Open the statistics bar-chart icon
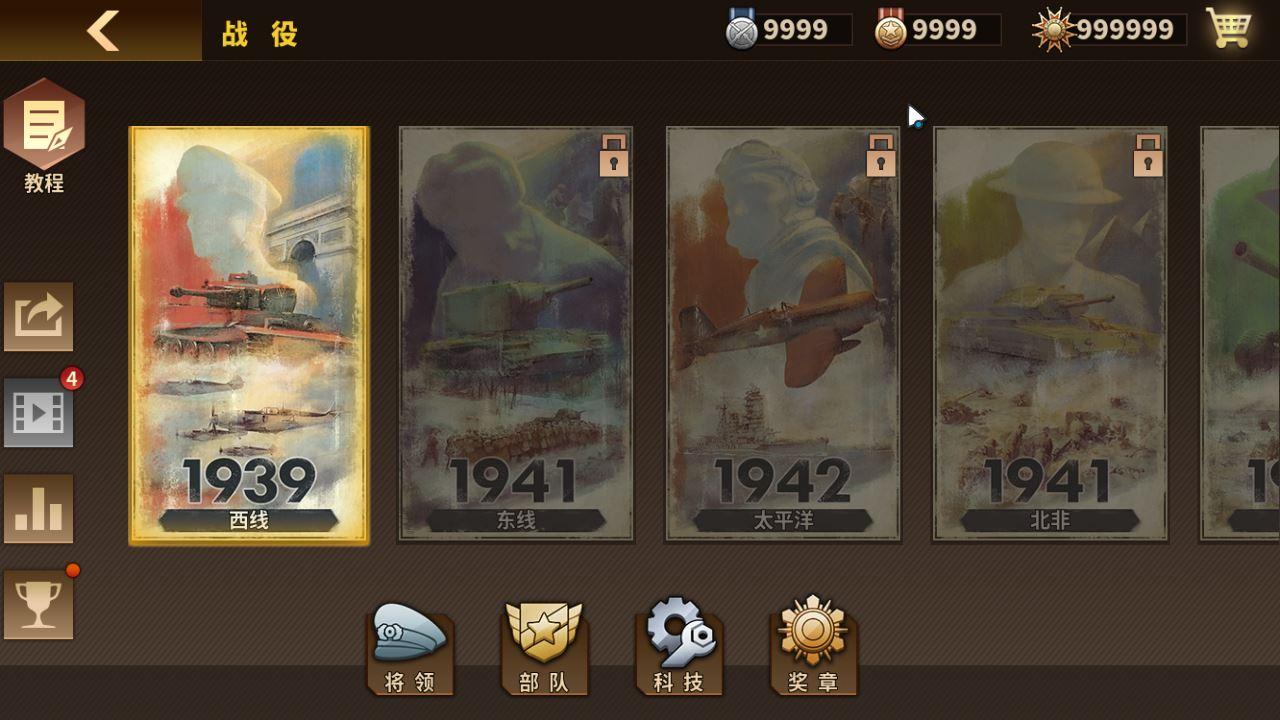Screen dimensions: 1280x720 (x=38, y=508)
